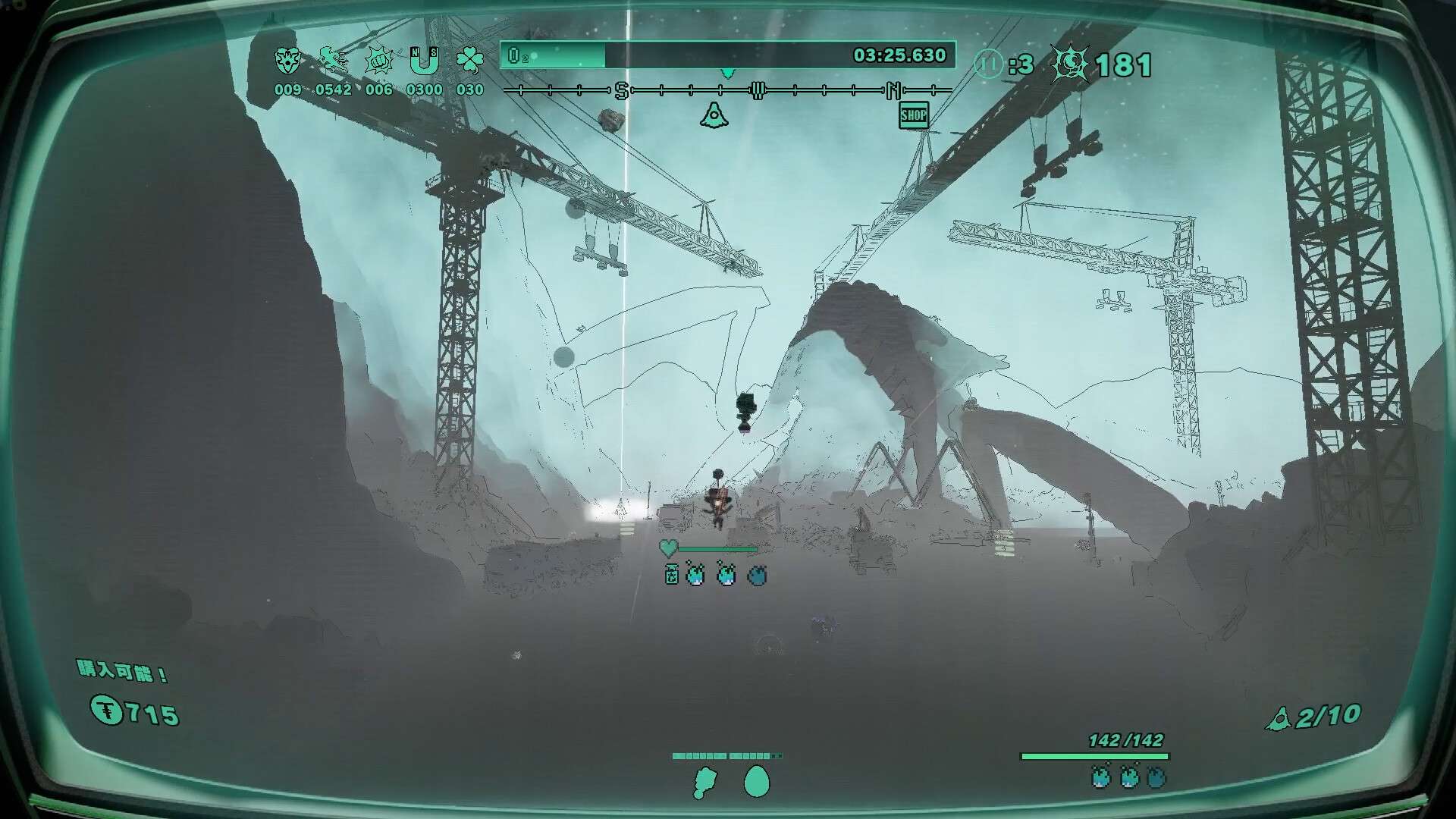Click the T coin currency icon
Screen dimensions: 1456x819
(107, 711)
